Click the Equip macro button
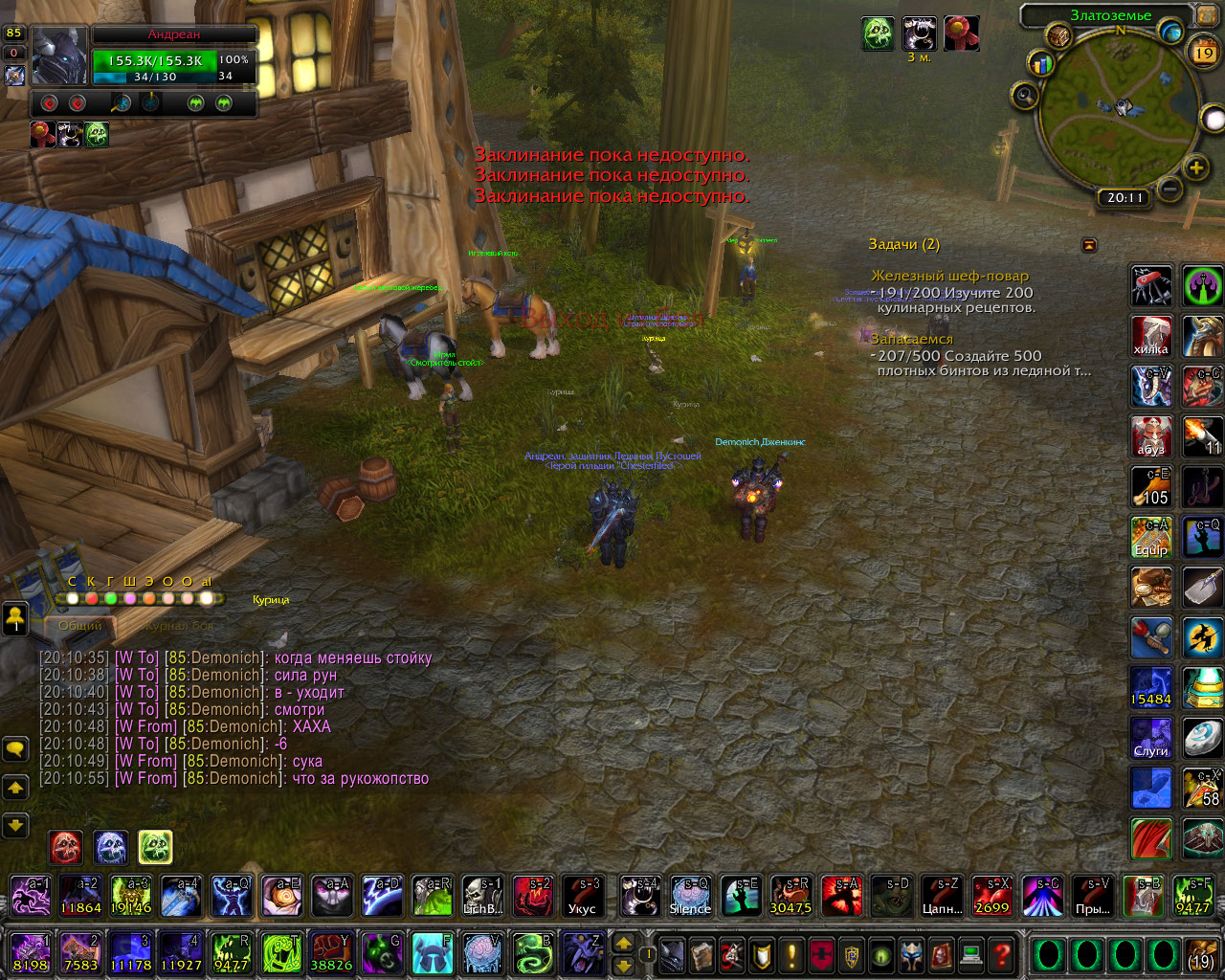Screen dimensions: 1225x980 coord(1151,537)
